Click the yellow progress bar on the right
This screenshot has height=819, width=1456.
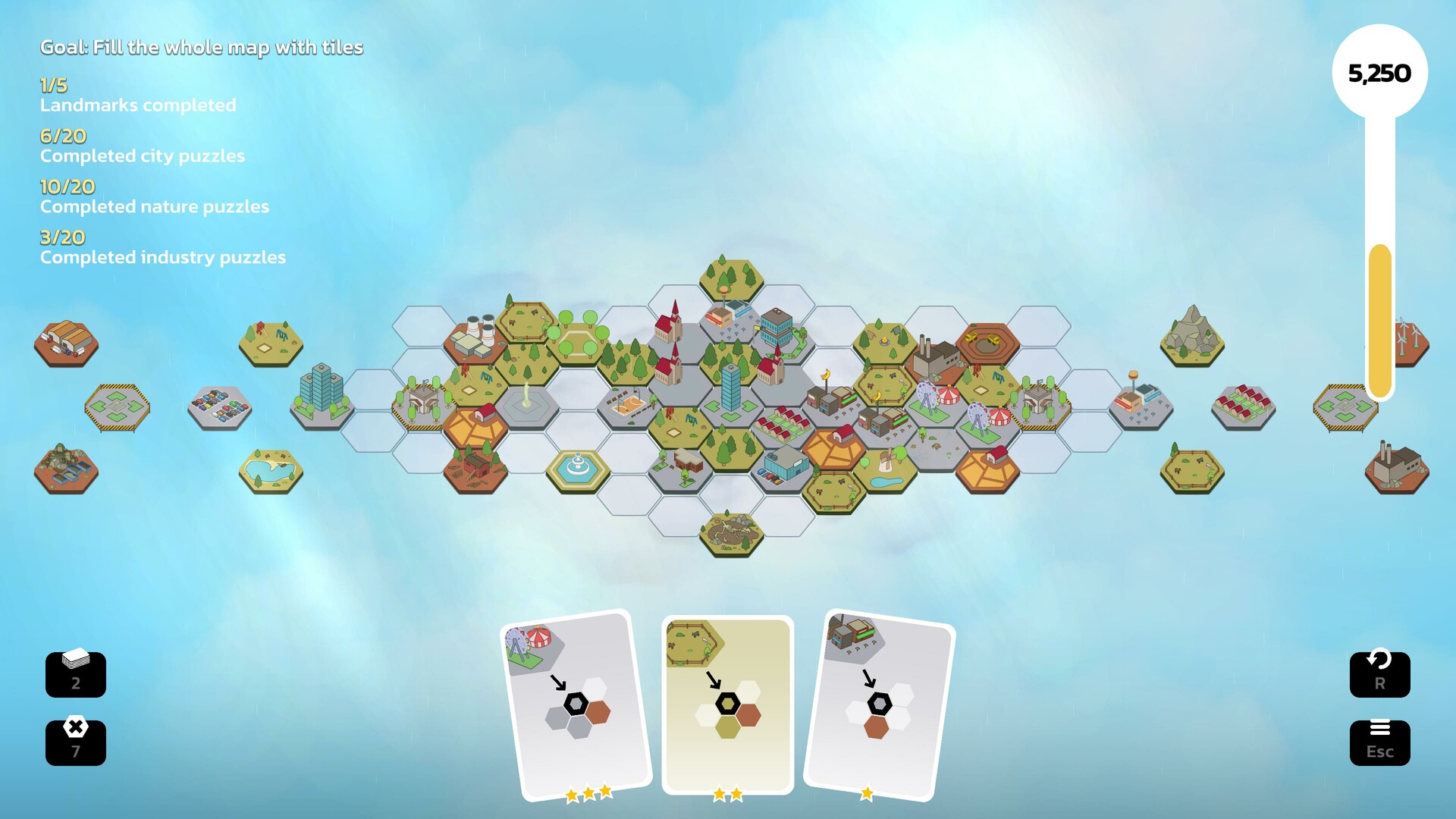[1380, 318]
